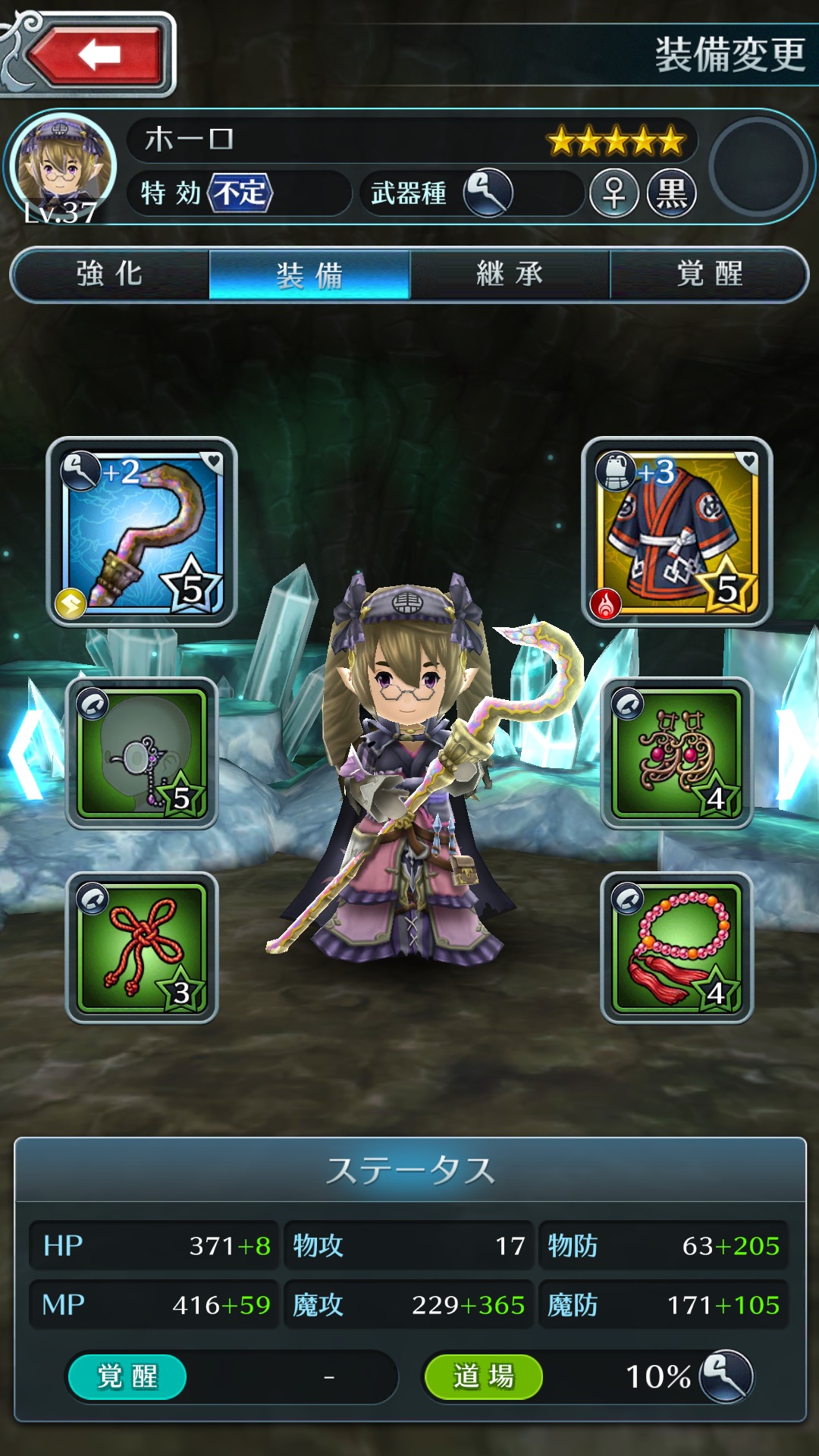819x1456 pixels.
Task: Choose the red knot charm accessory slot
Action: [x=143, y=947]
